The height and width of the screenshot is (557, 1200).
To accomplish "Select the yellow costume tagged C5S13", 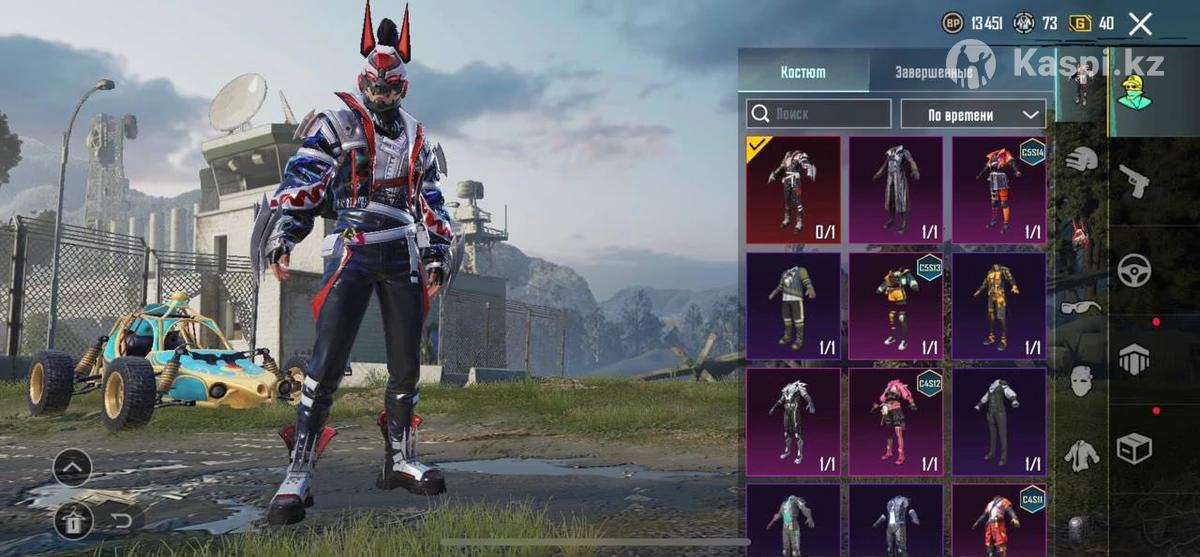I will pyautogui.click(x=896, y=305).
